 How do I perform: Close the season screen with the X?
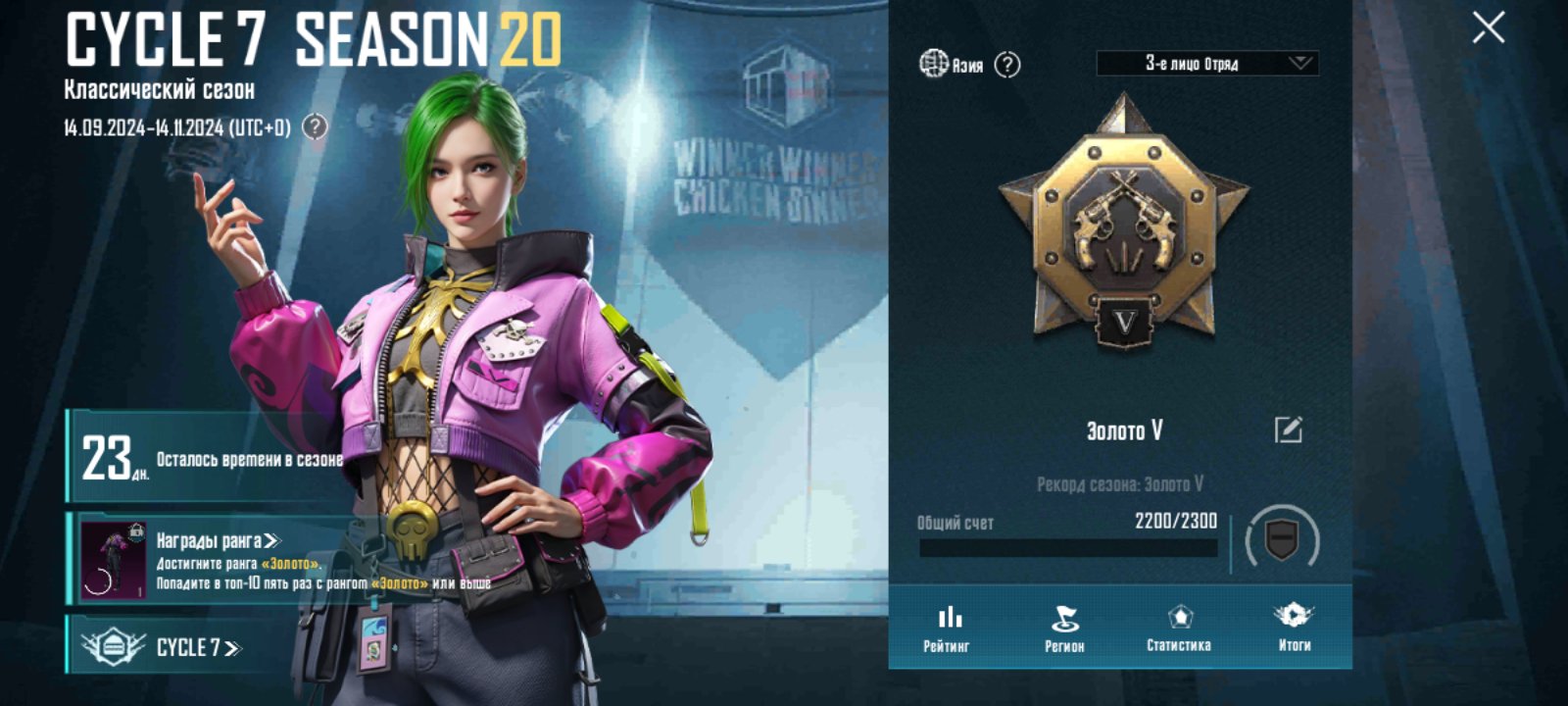pos(1488,28)
